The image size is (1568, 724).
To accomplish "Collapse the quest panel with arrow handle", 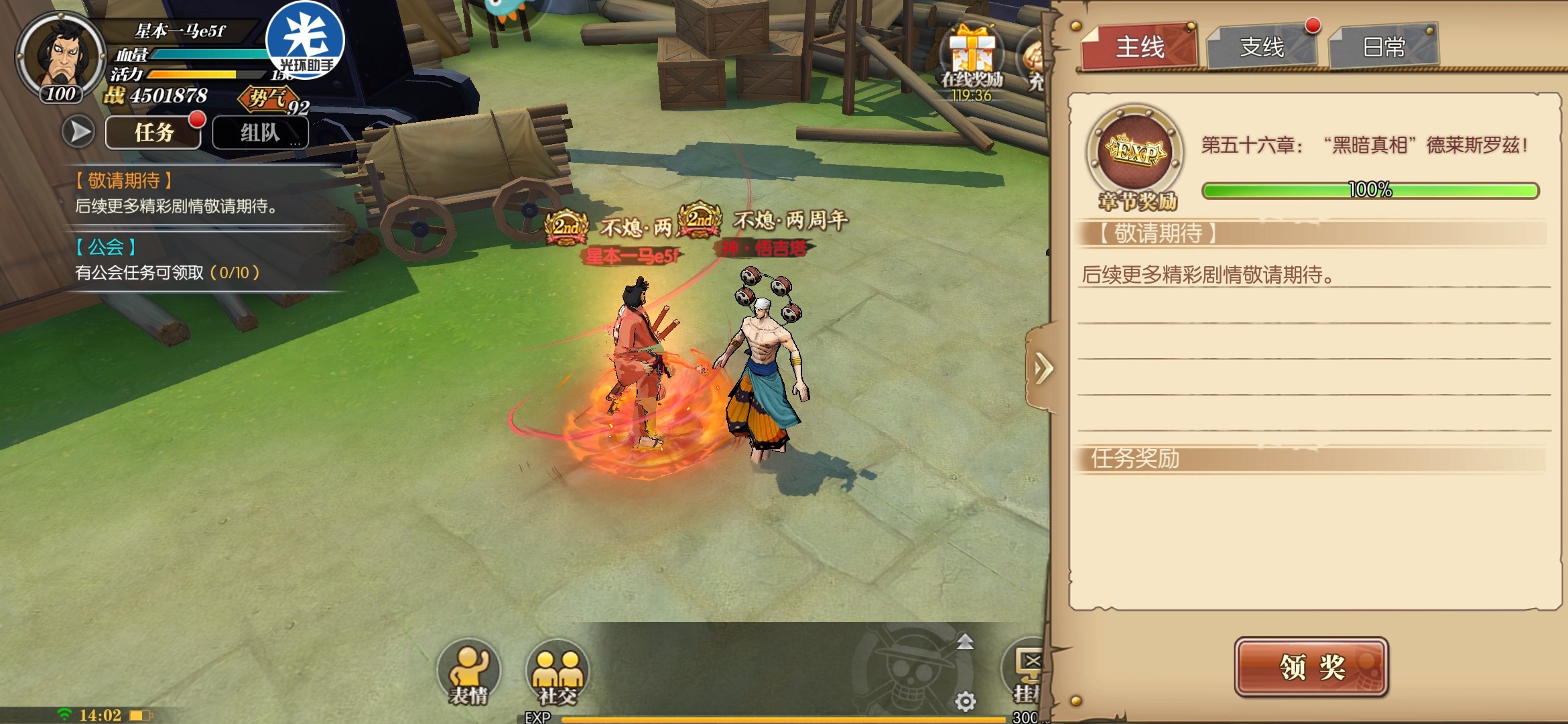I will pos(1042,368).
